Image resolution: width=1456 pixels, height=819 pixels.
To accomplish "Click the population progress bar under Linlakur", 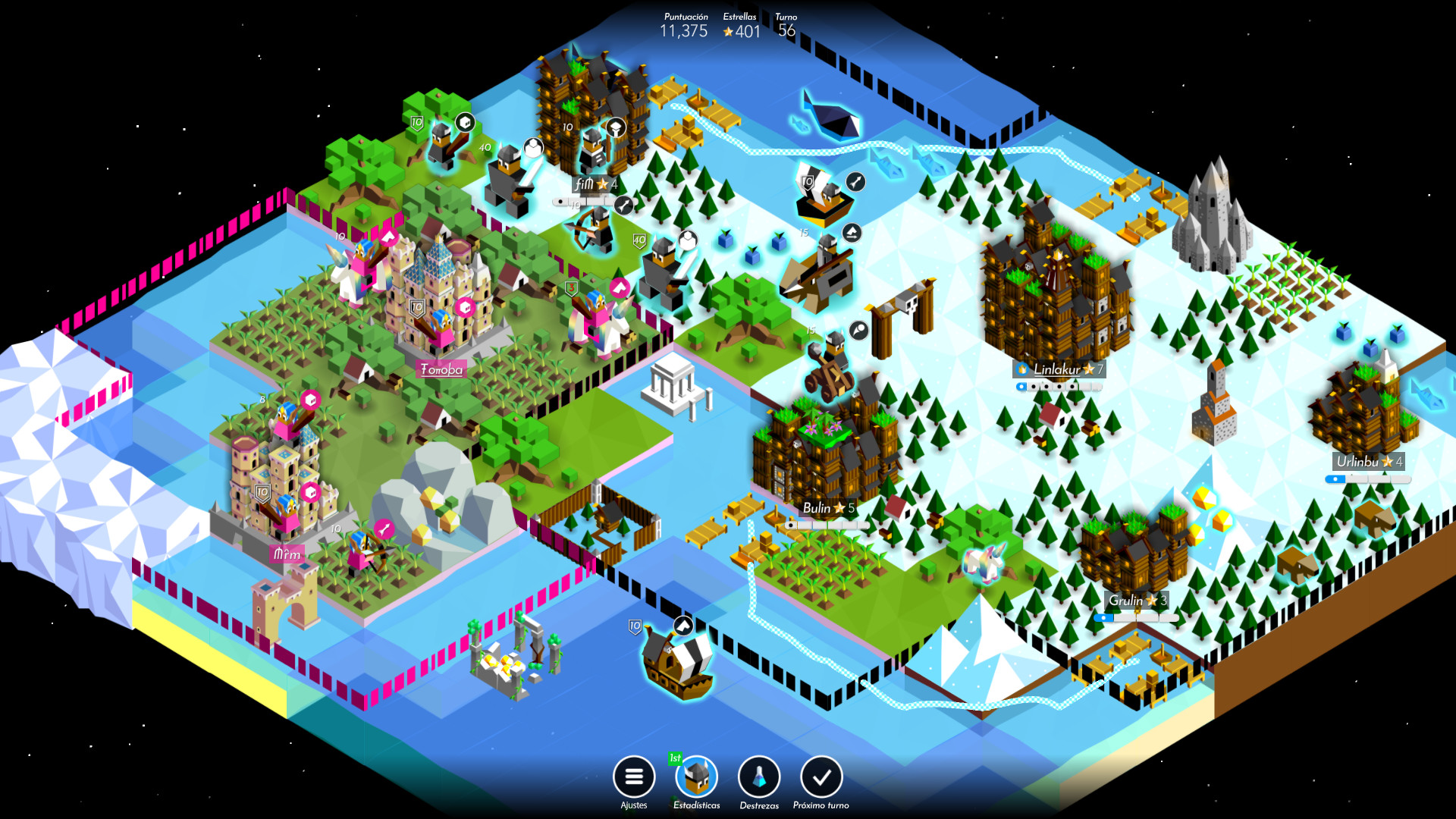I will point(1059,385).
